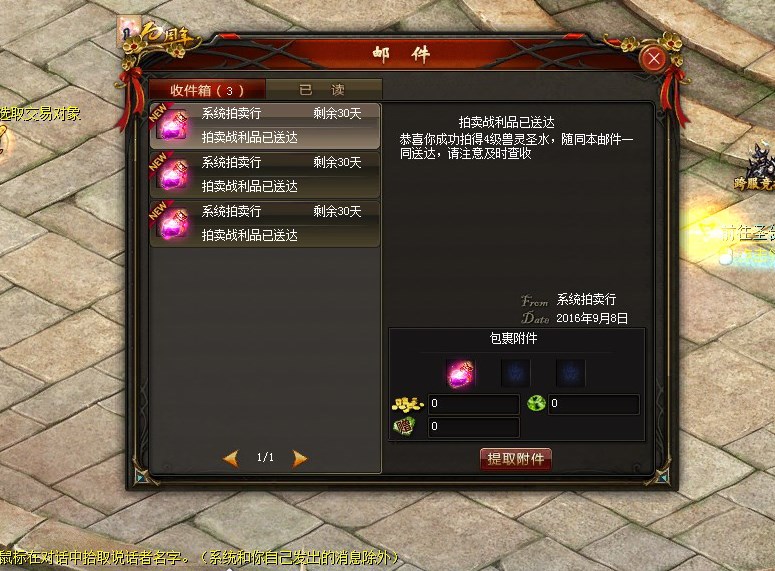Switch to the 已读 read-mail tab
The height and width of the screenshot is (571, 775).
point(324,89)
